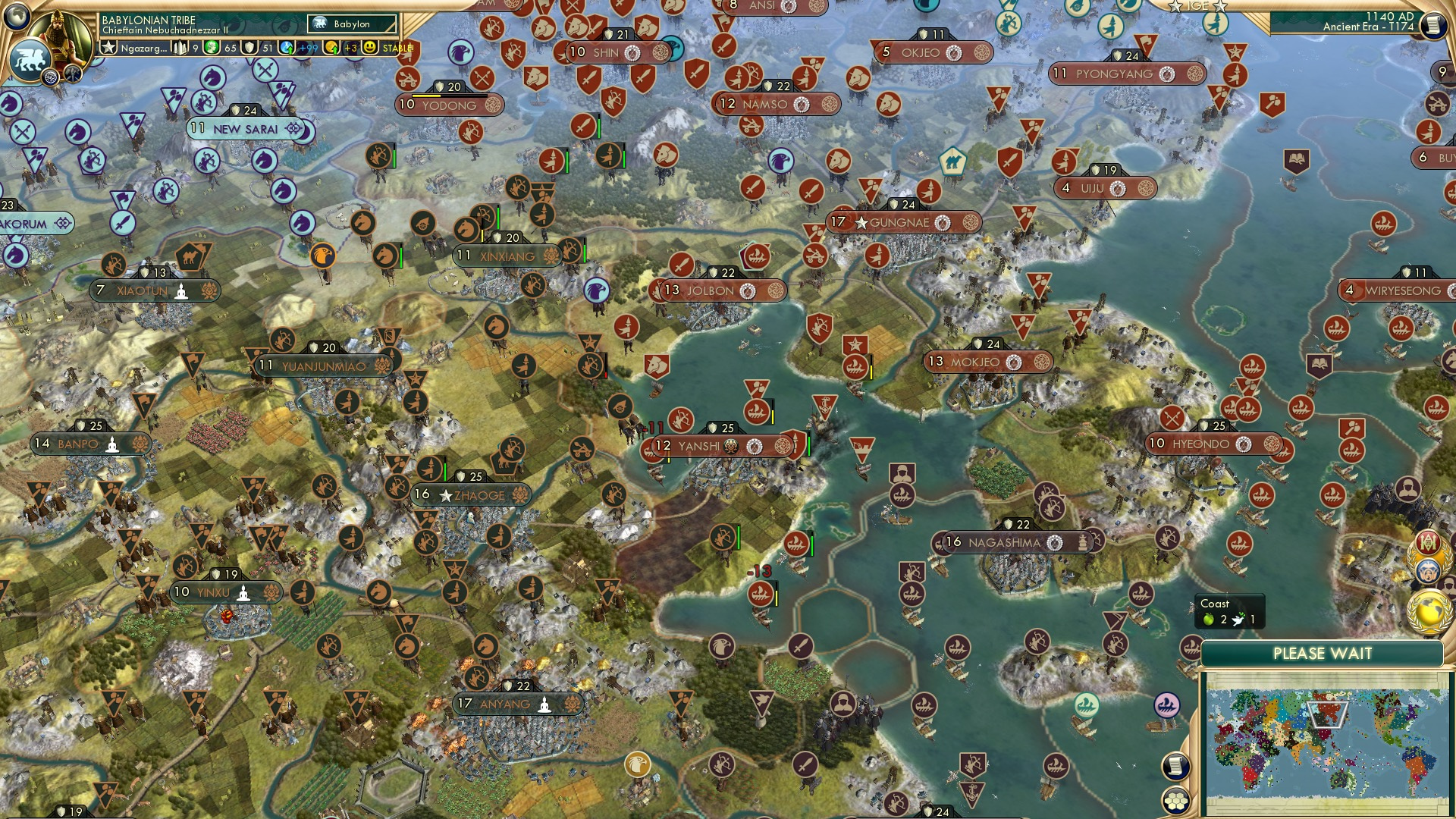Click the scroll icon beside the turn counter
Image resolution: width=1456 pixels, height=819 pixels.
tap(1433, 25)
